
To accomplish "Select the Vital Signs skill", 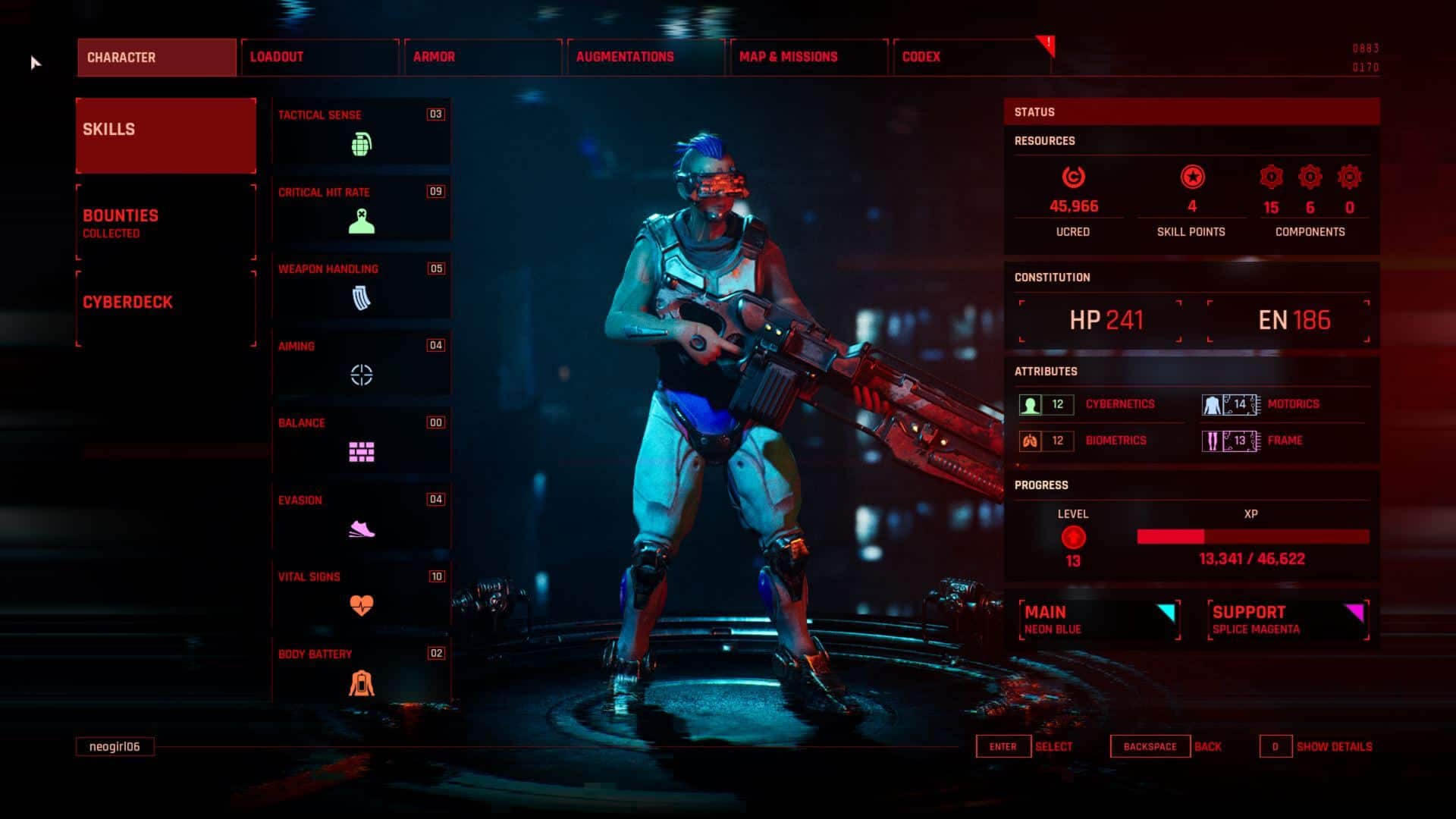I will 361,594.
